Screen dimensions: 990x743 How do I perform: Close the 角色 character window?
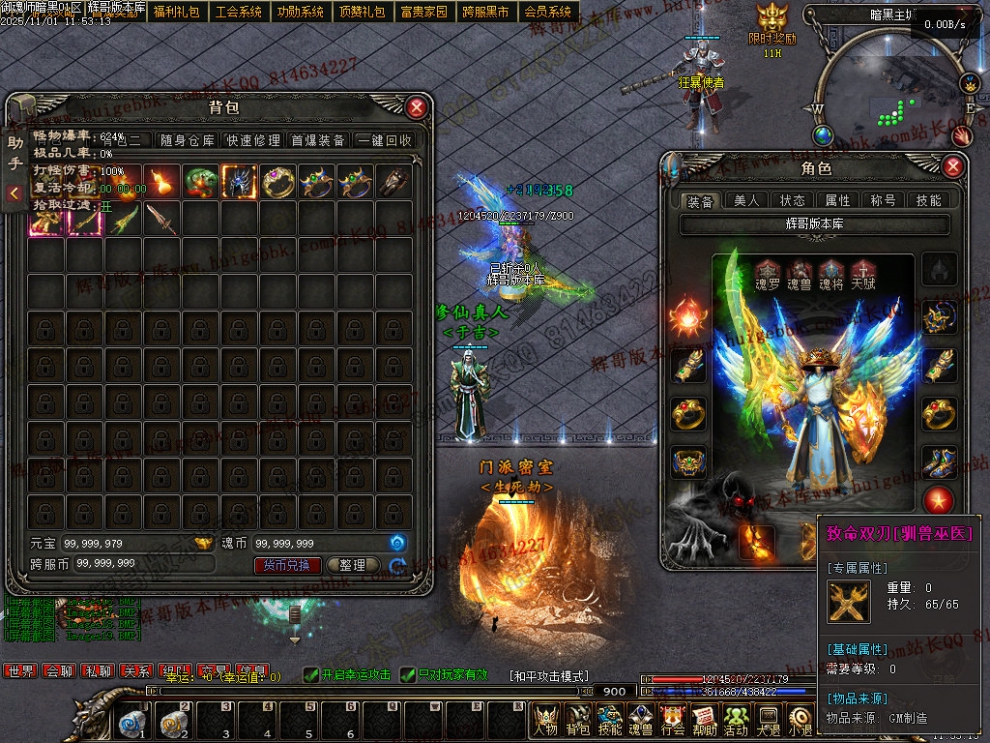[x=953, y=167]
